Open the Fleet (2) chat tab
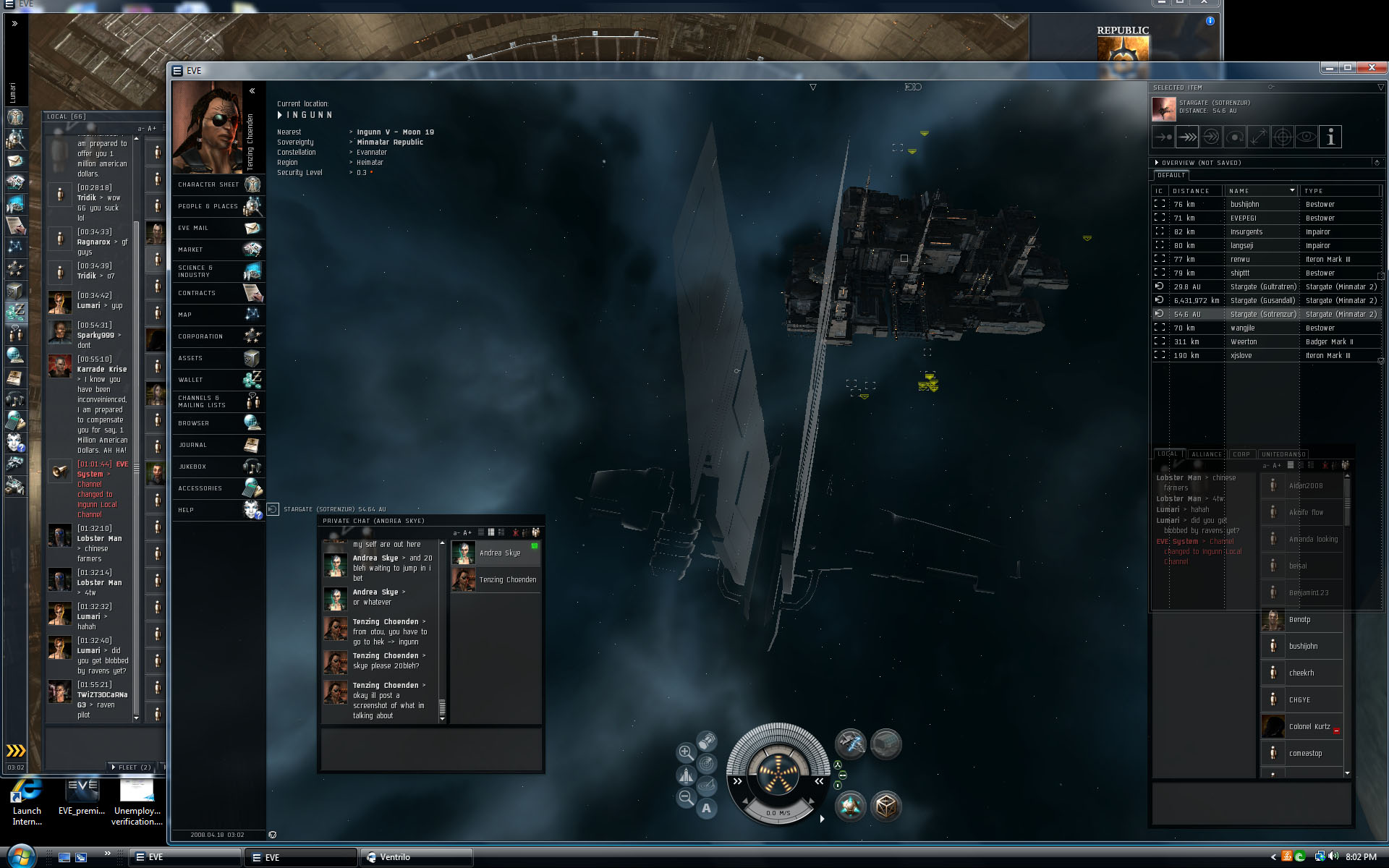The image size is (1389, 868). pyautogui.click(x=133, y=767)
